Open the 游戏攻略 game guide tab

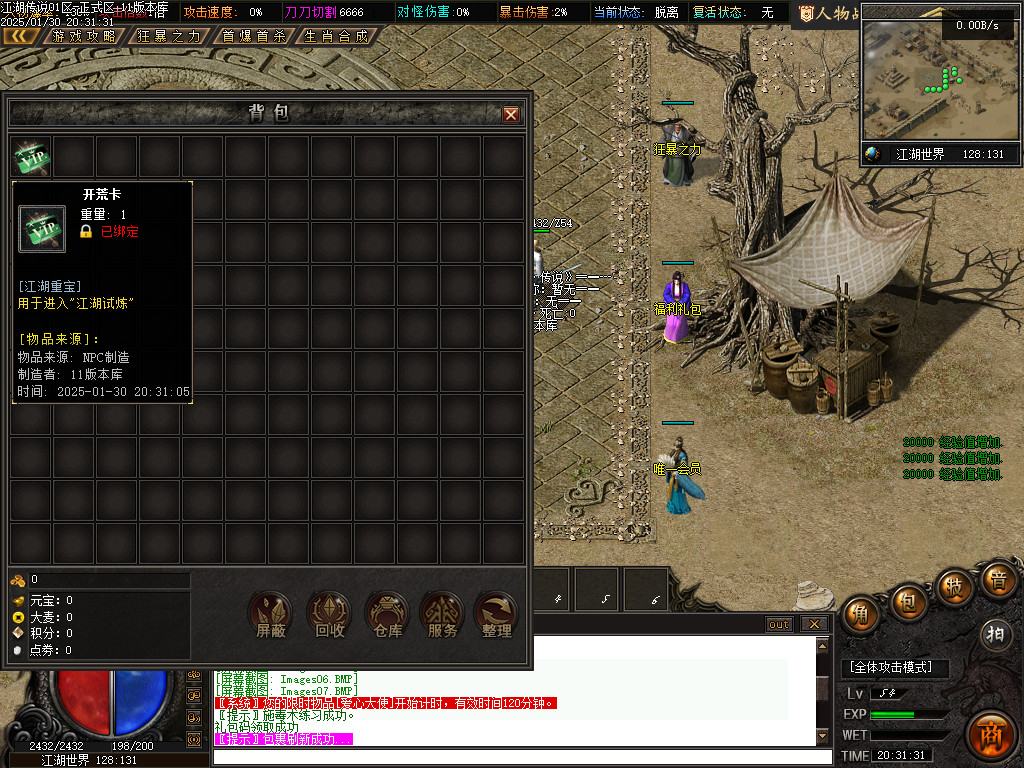(x=83, y=36)
